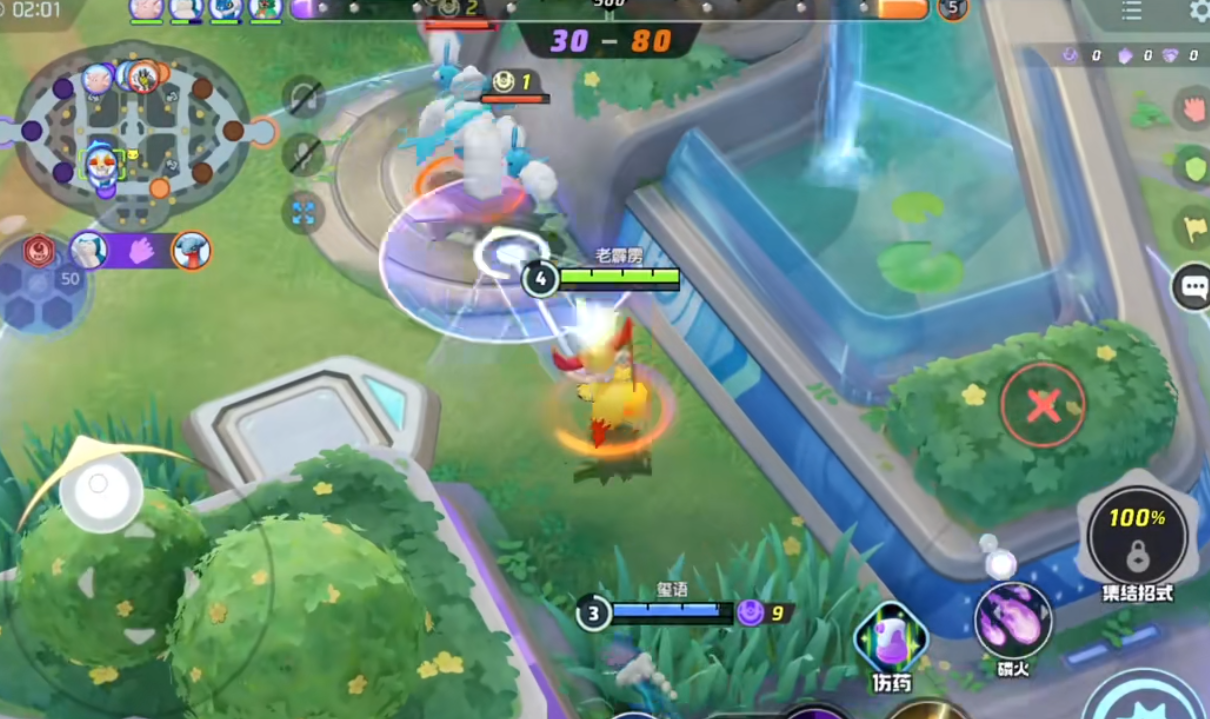Tap the green shield quick-signal button

1193,168
